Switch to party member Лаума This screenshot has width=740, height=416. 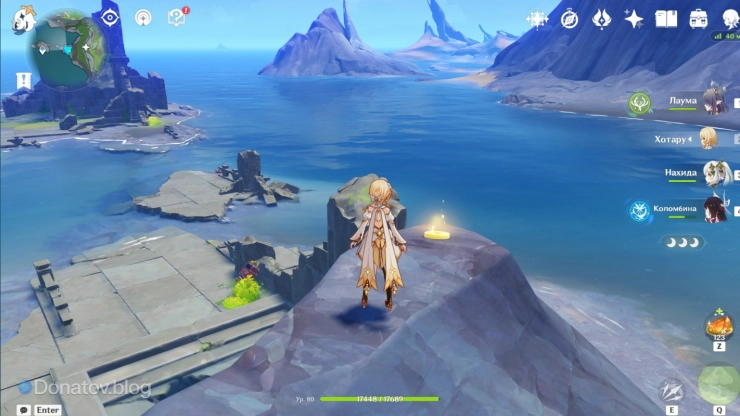(x=713, y=101)
